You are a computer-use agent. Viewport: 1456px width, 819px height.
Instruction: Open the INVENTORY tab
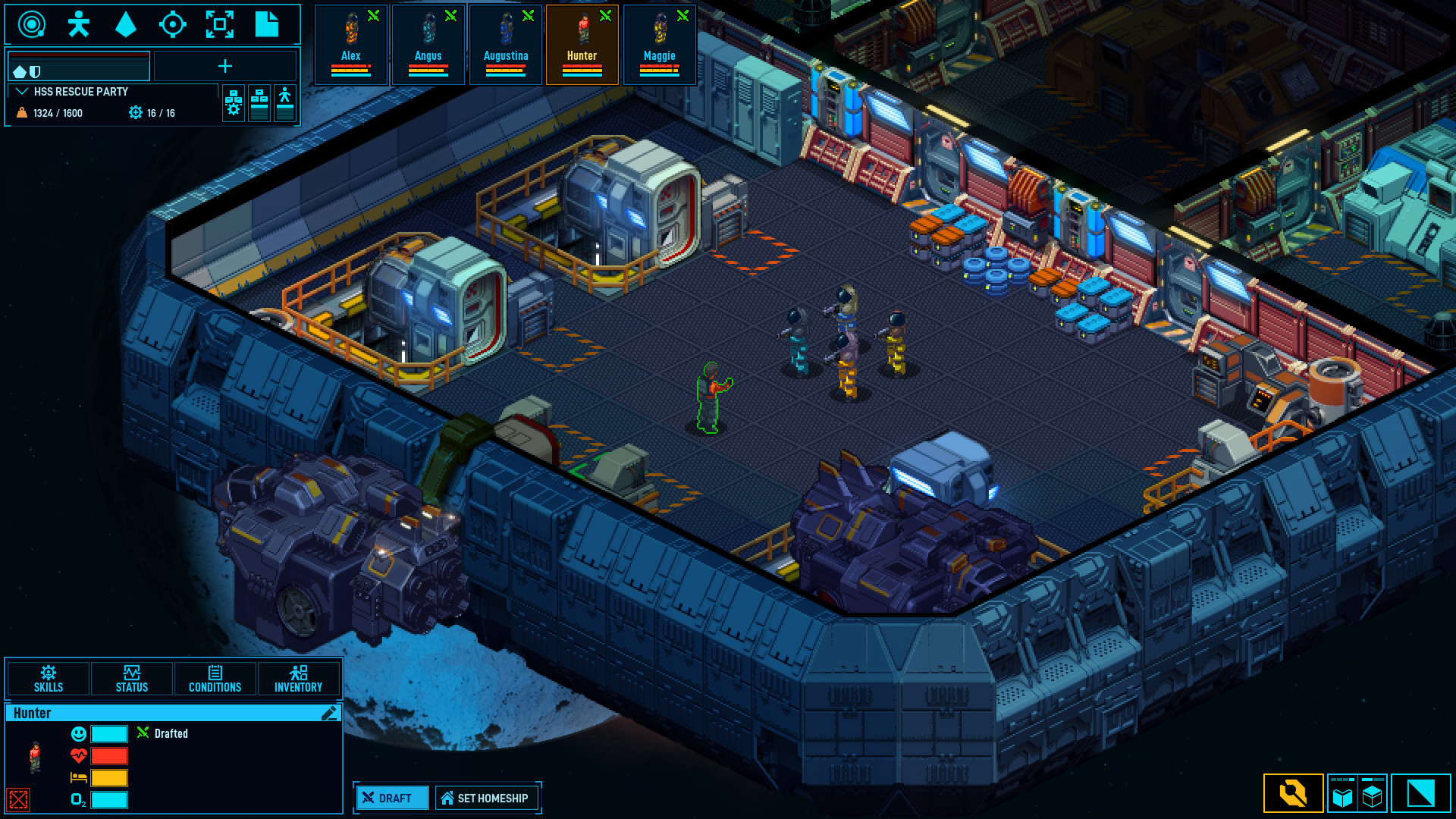tap(299, 679)
